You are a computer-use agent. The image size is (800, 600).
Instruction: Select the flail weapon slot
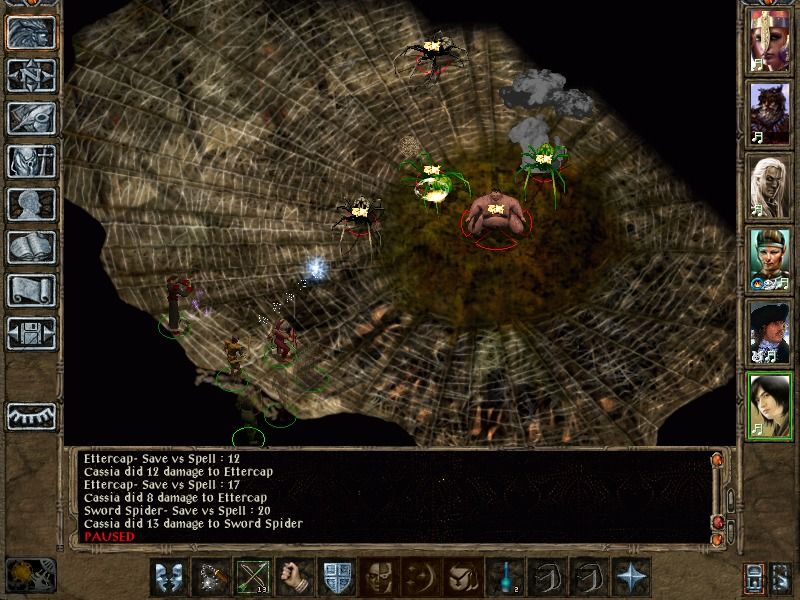[208, 577]
